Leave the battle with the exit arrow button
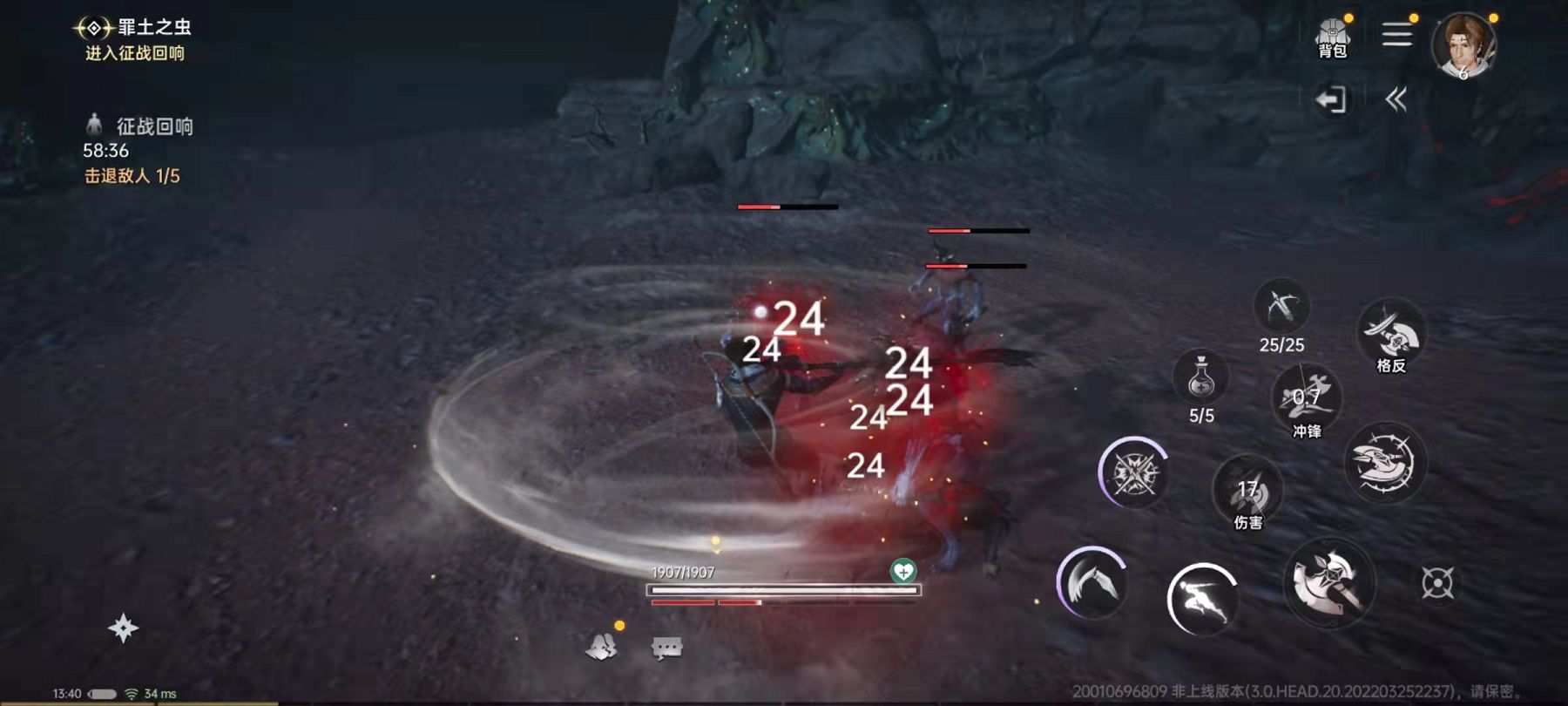 (1332, 98)
